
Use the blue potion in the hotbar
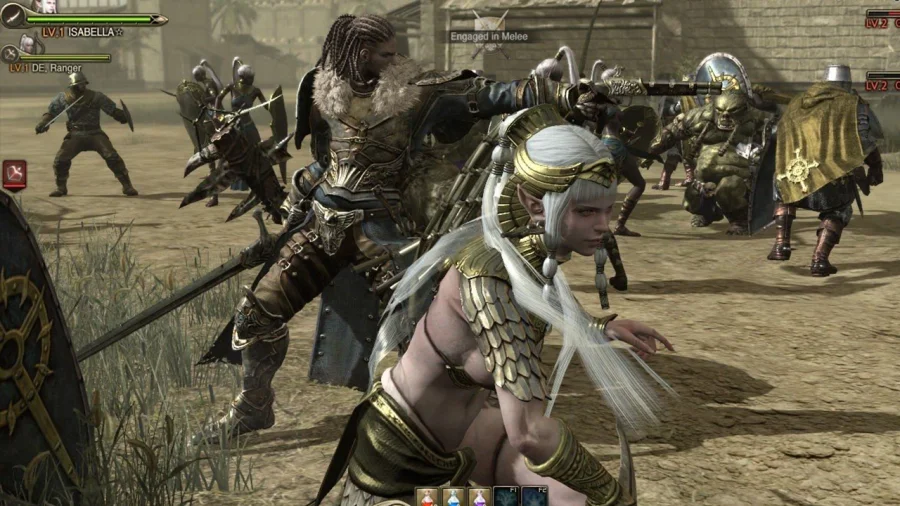coord(454,497)
